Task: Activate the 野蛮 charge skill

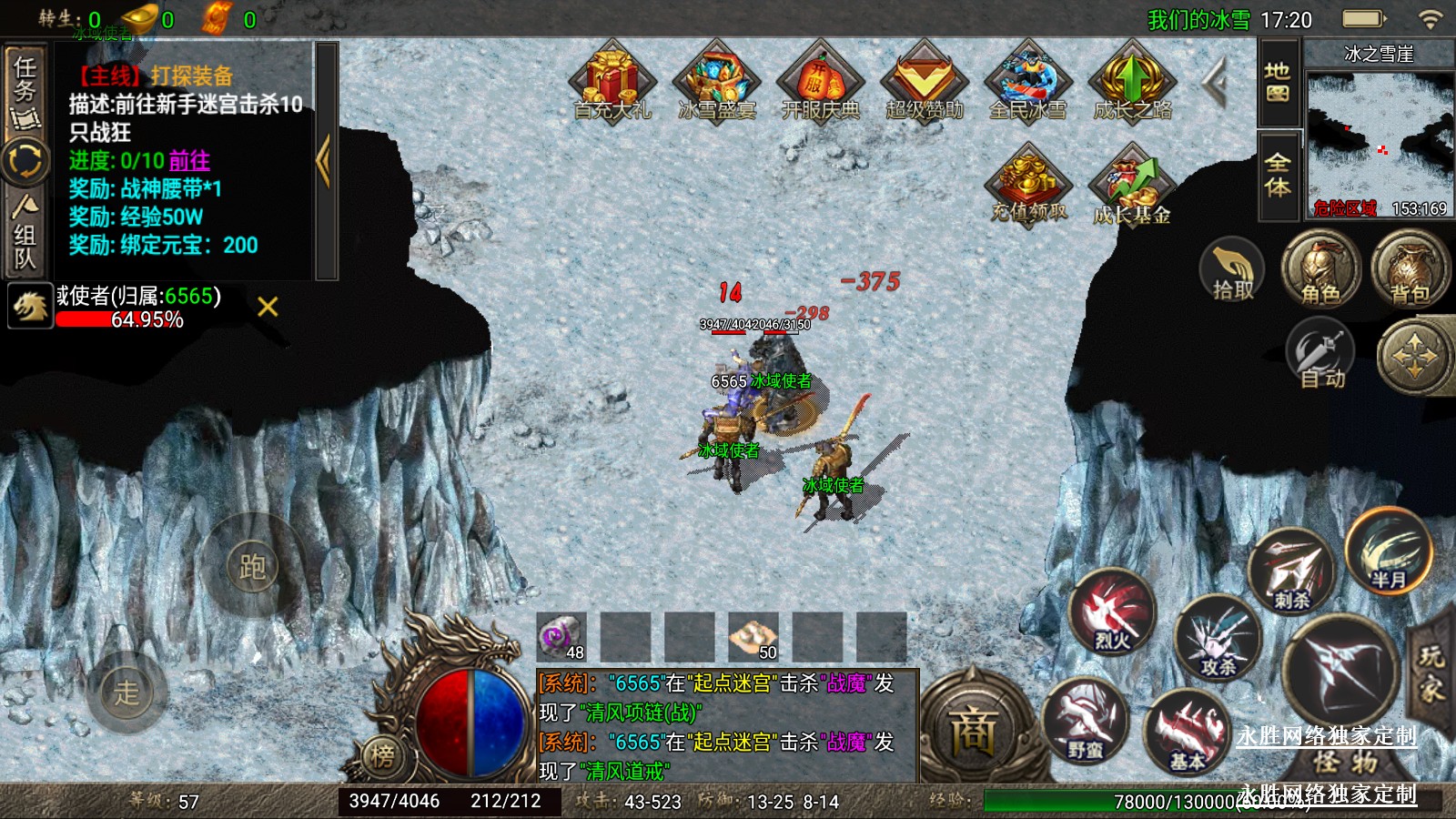Action: pos(1085,722)
